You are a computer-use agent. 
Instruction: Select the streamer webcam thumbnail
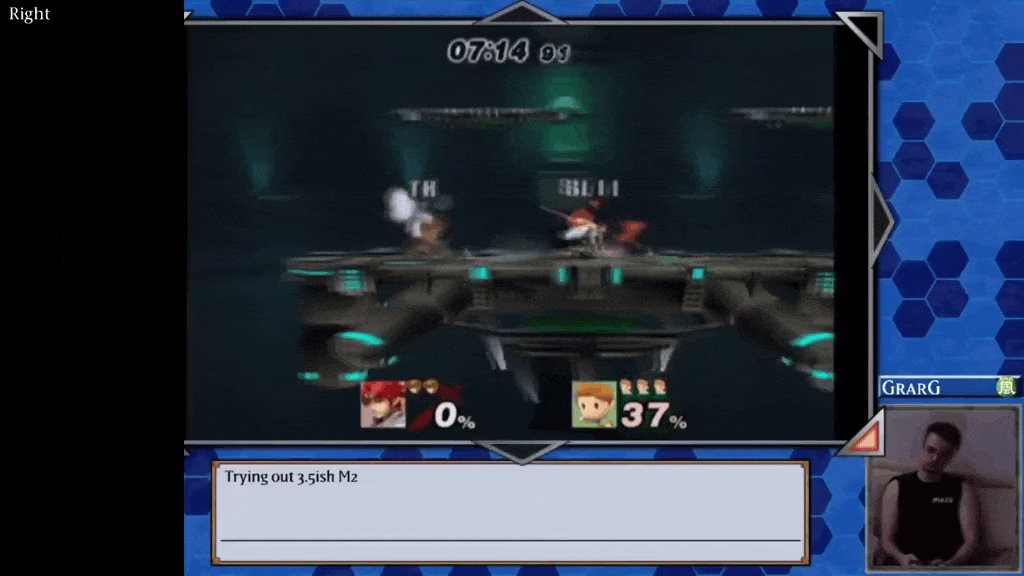tap(943, 486)
